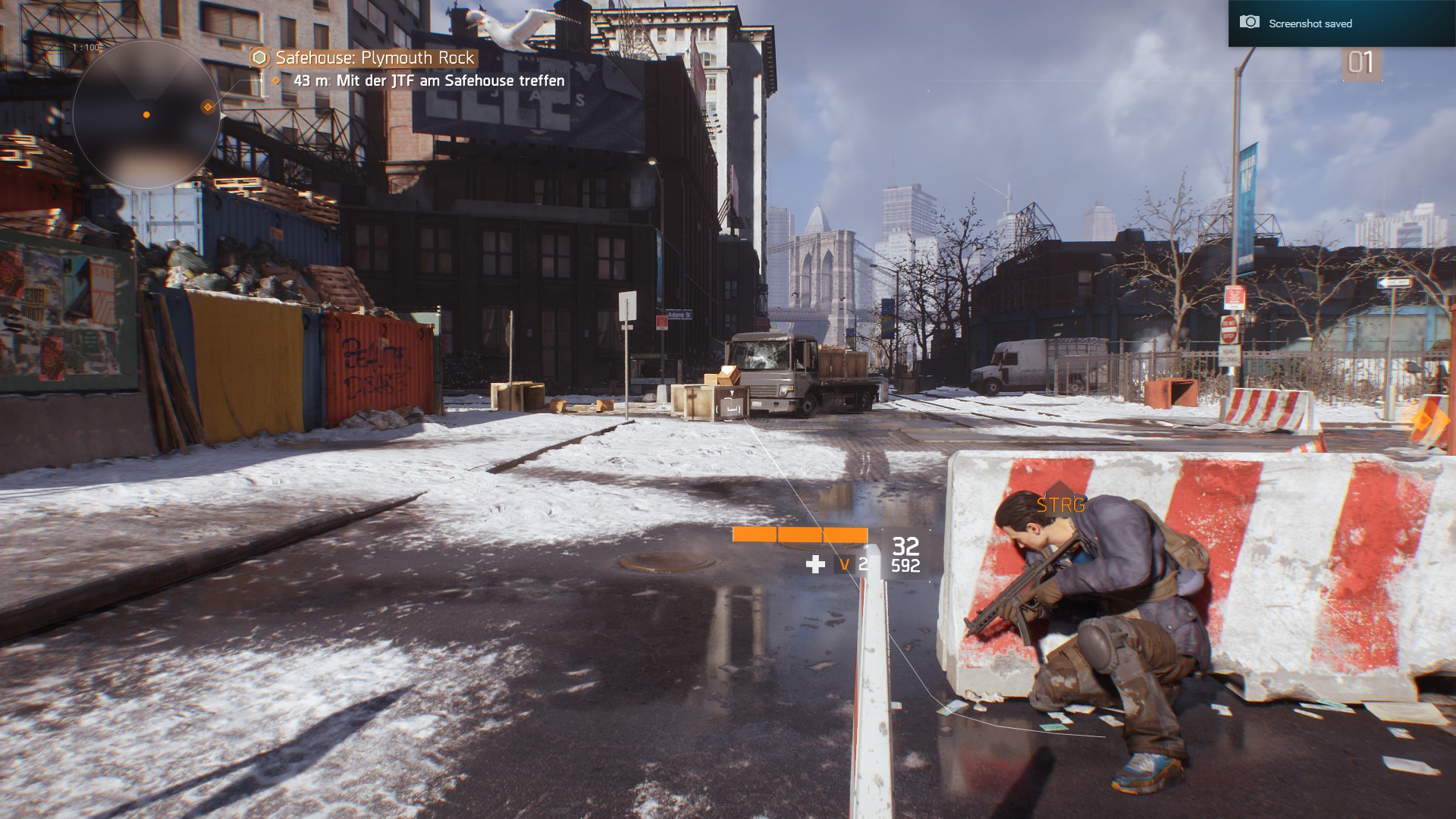Click the Screenshot saved notification
The image size is (1456, 819).
[1310, 24]
